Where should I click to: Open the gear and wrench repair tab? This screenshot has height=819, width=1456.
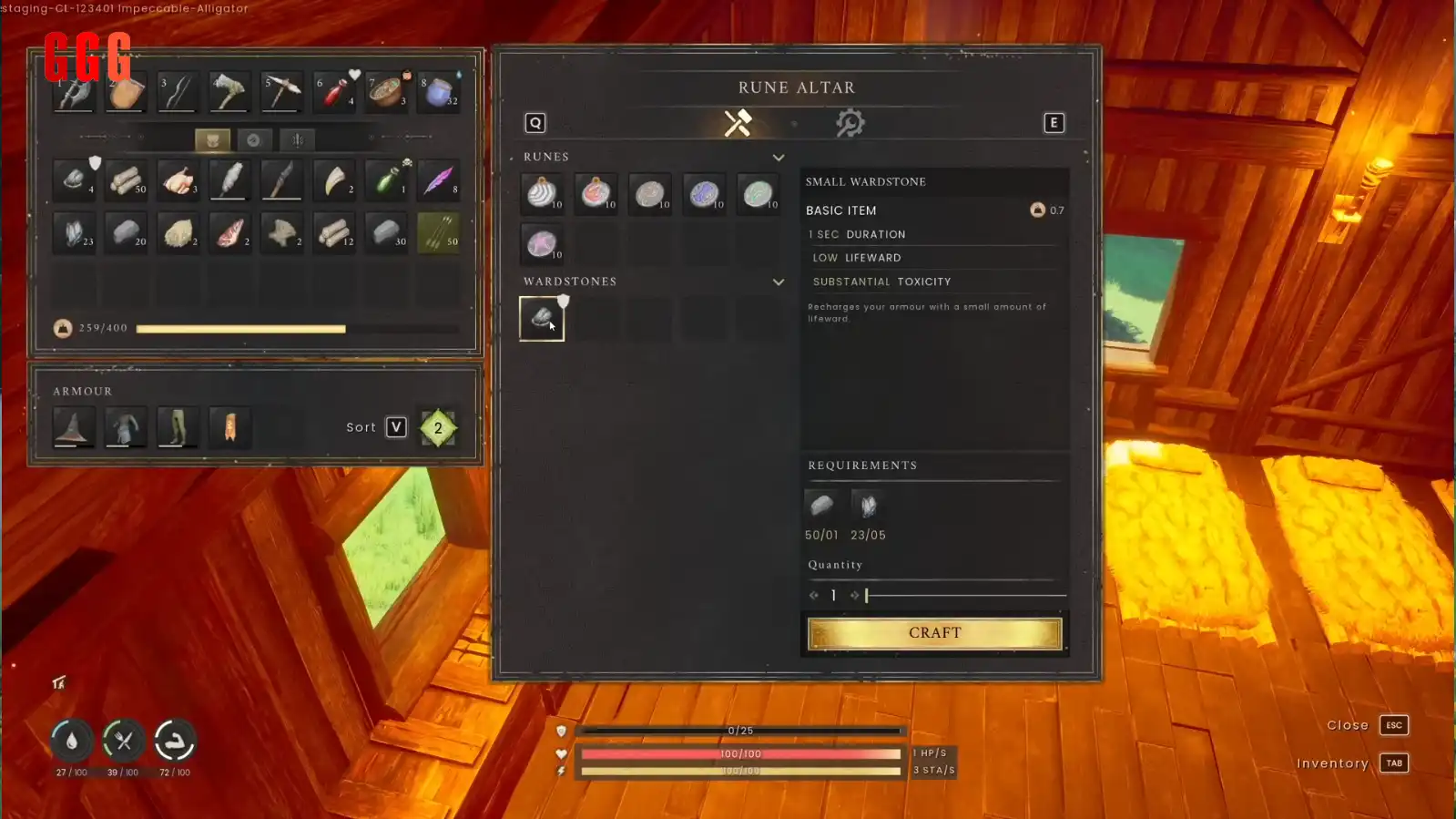850,123
